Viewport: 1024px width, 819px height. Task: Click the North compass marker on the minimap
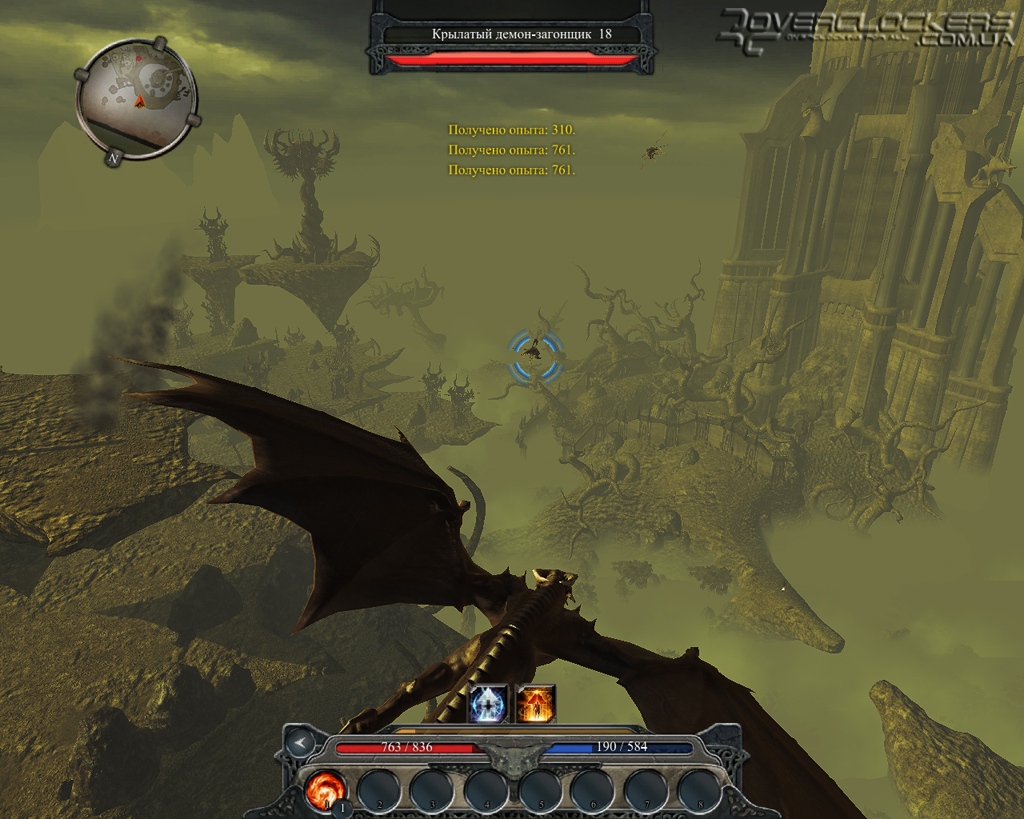tap(114, 156)
